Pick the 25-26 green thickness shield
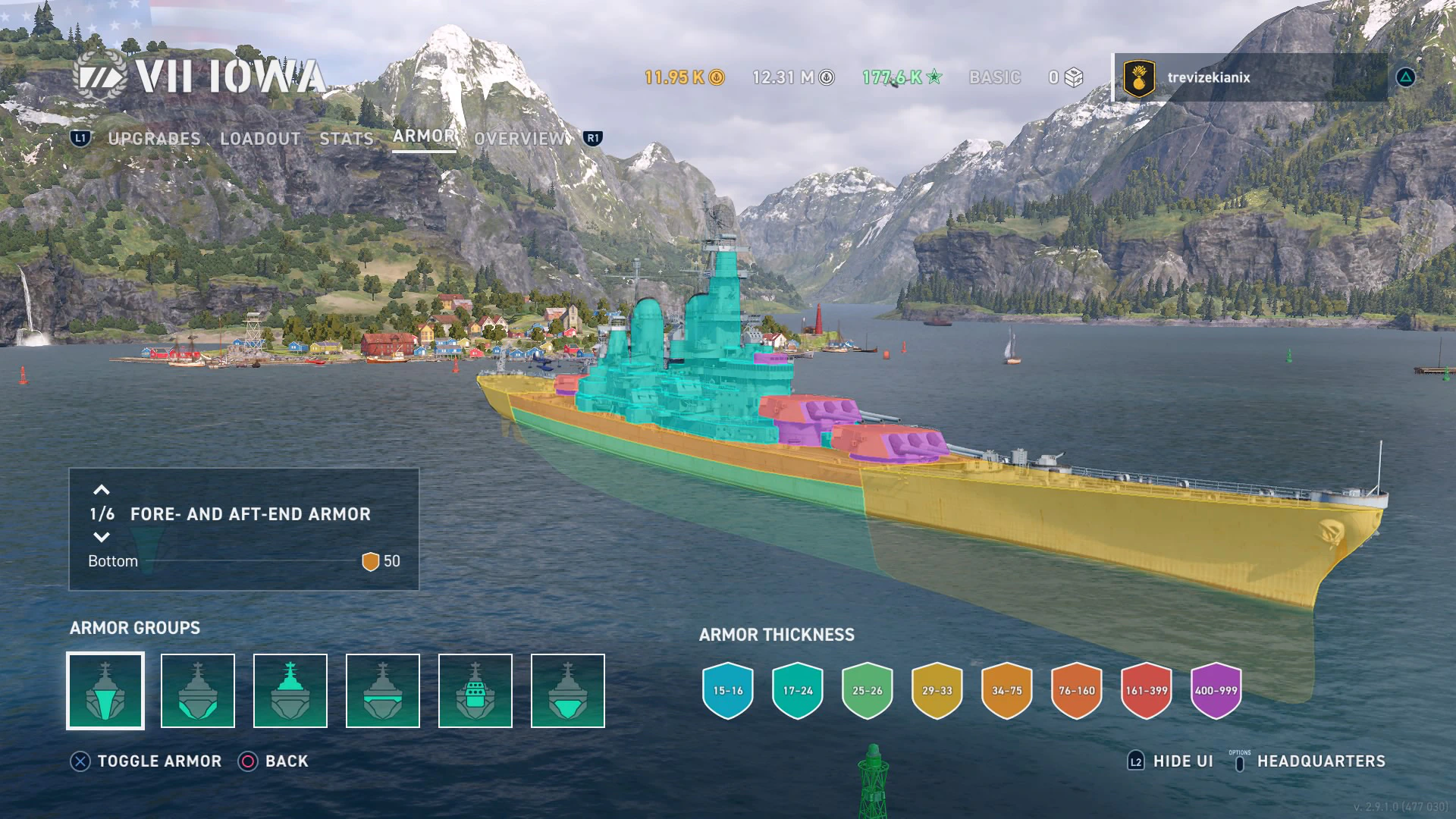Screen dimensions: 1456x819 (x=868, y=691)
